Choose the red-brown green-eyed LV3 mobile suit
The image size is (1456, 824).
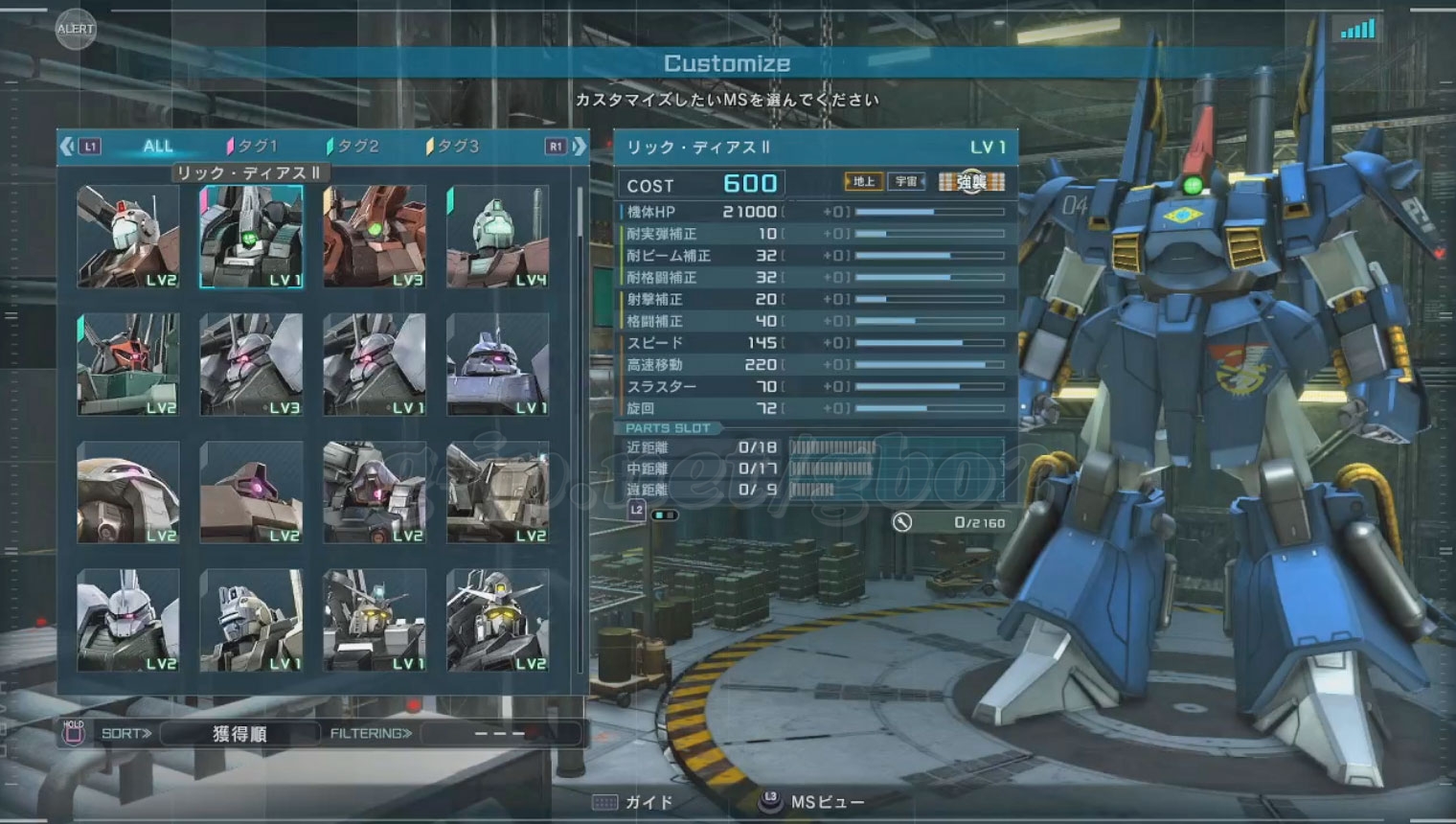point(375,237)
